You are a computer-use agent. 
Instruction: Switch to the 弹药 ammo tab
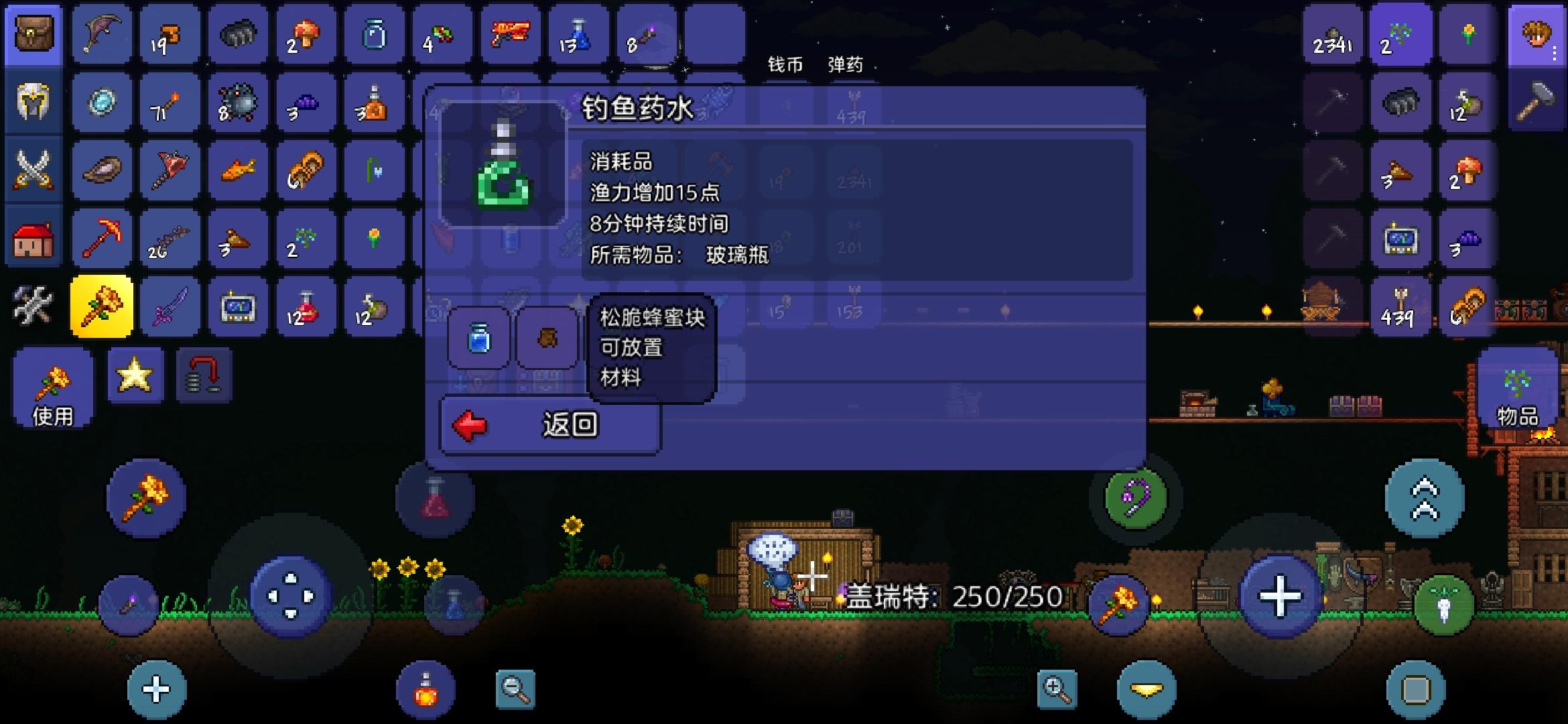pyautogui.click(x=846, y=65)
